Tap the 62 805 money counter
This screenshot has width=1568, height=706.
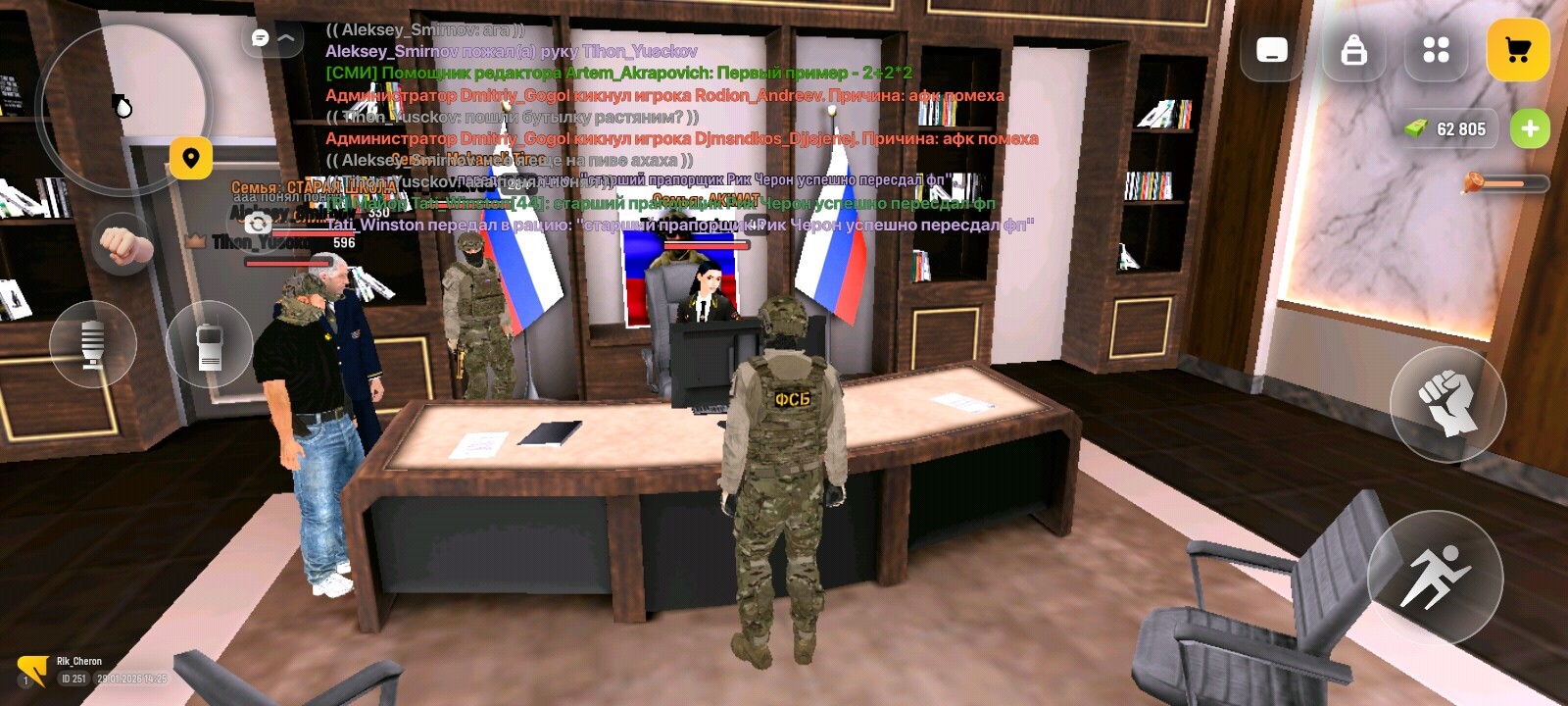[1448, 128]
